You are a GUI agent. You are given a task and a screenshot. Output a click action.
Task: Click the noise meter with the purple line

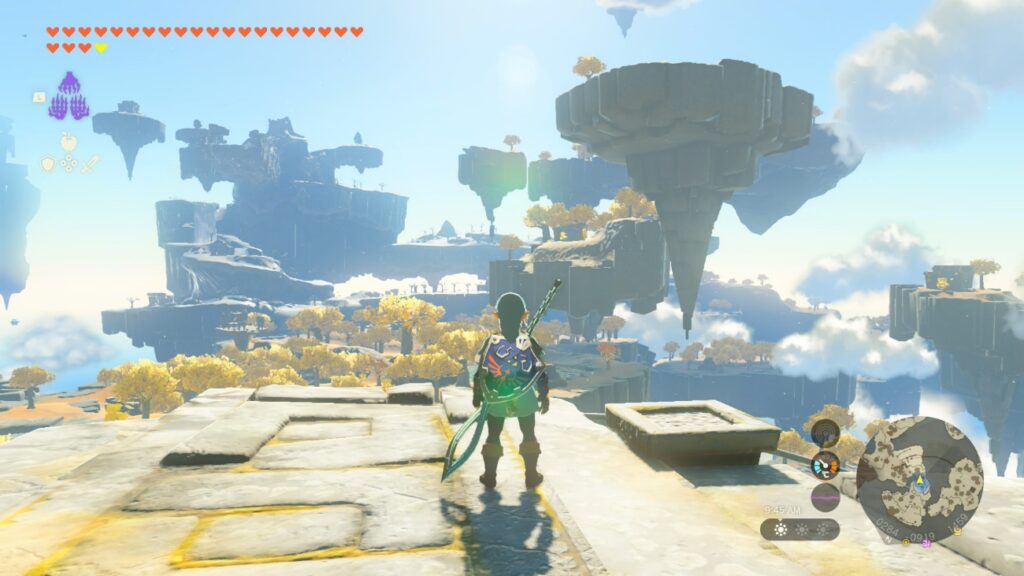[x=825, y=497]
